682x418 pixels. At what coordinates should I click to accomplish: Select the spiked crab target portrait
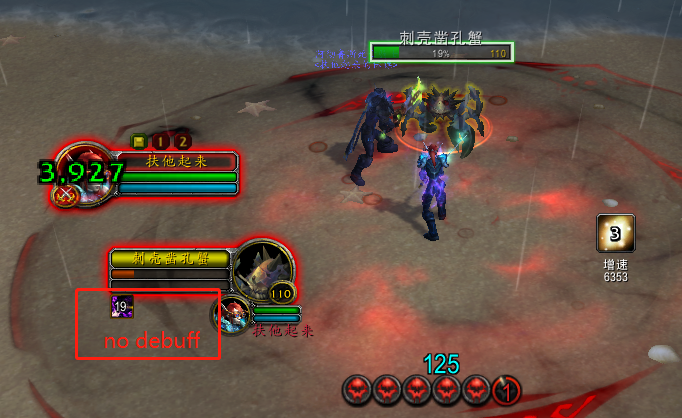tap(265, 269)
